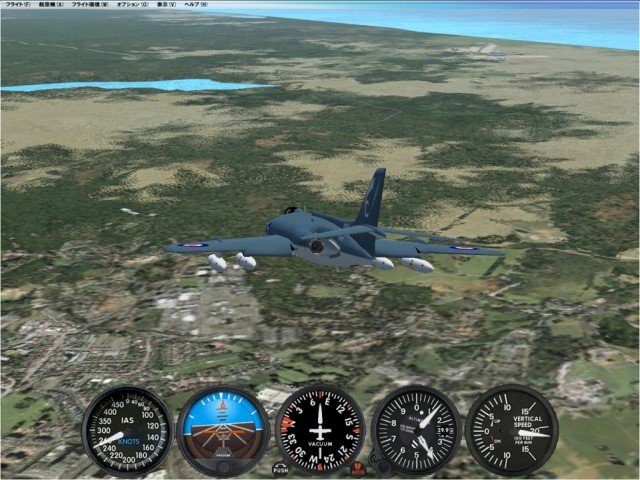Open the 航空機 (Aircraft) menu
Viewport: 640px width, 480px height.
click(51, 4)
